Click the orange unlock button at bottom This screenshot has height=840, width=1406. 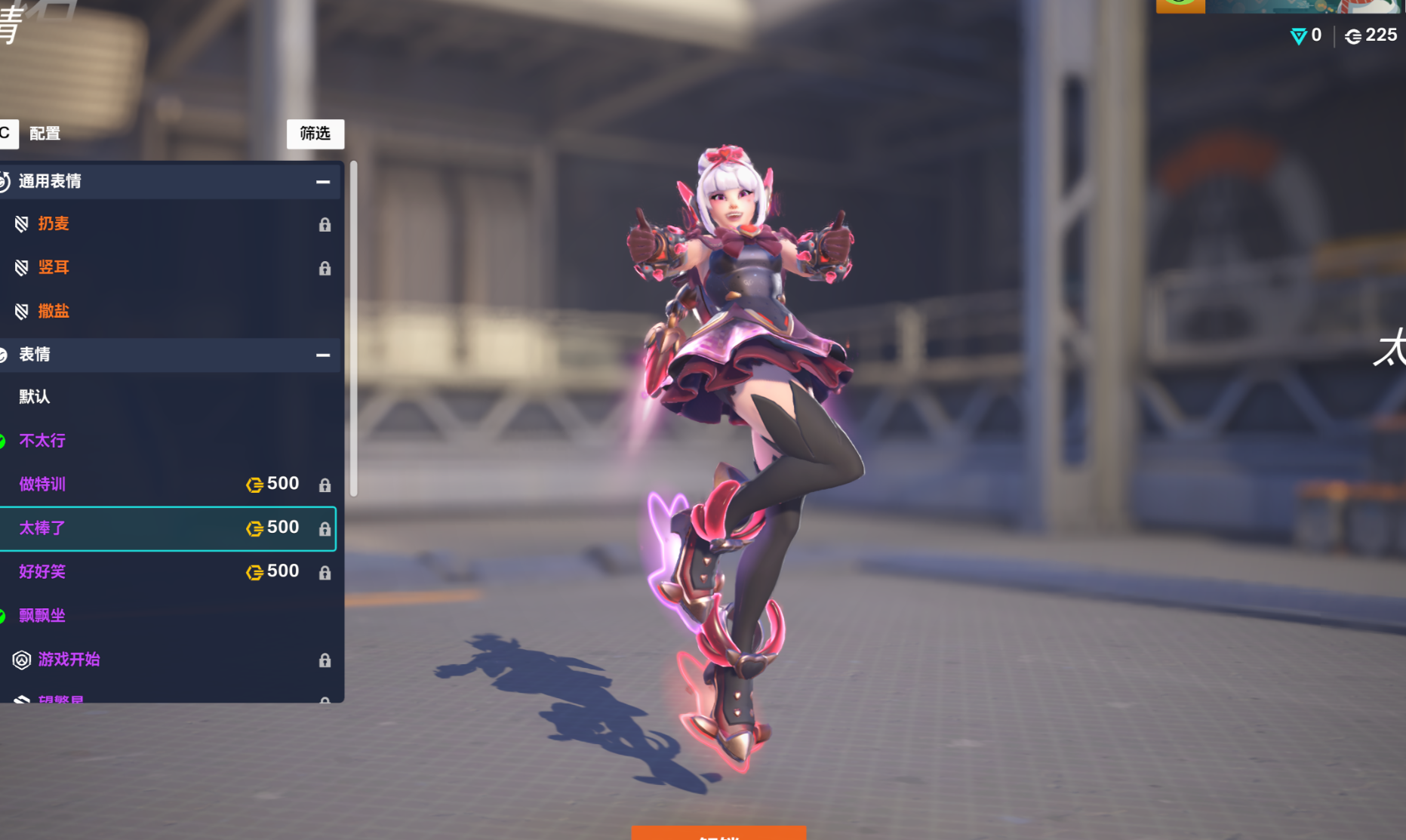[718, 833]
